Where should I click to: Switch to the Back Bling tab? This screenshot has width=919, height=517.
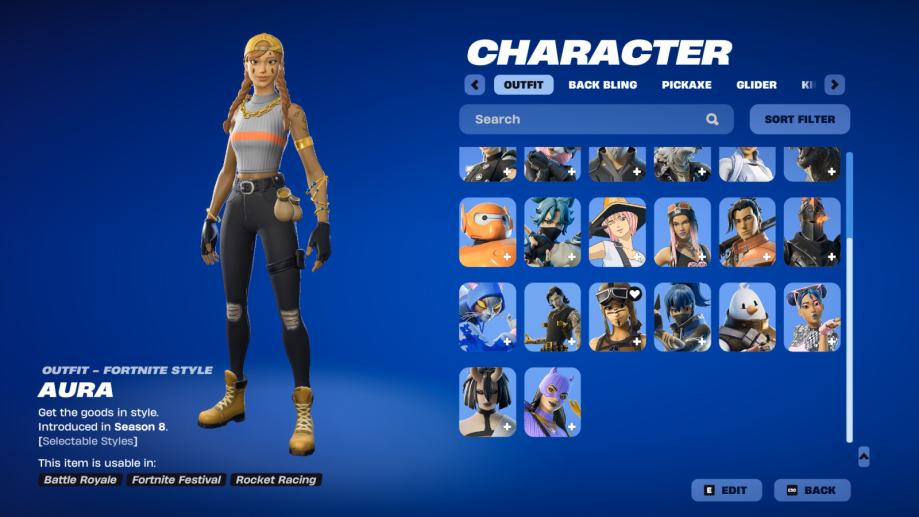tap(602, 85)
